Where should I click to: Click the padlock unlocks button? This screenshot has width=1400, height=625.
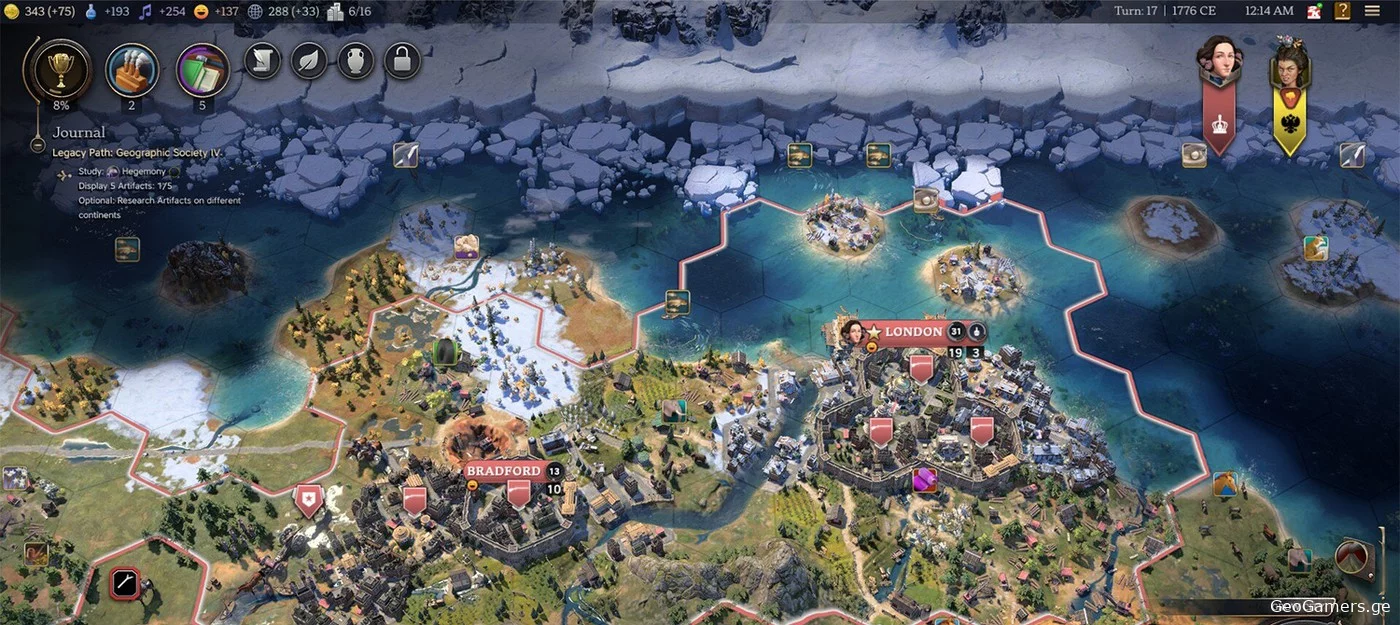pyautogui.click(x=401, y=61)
